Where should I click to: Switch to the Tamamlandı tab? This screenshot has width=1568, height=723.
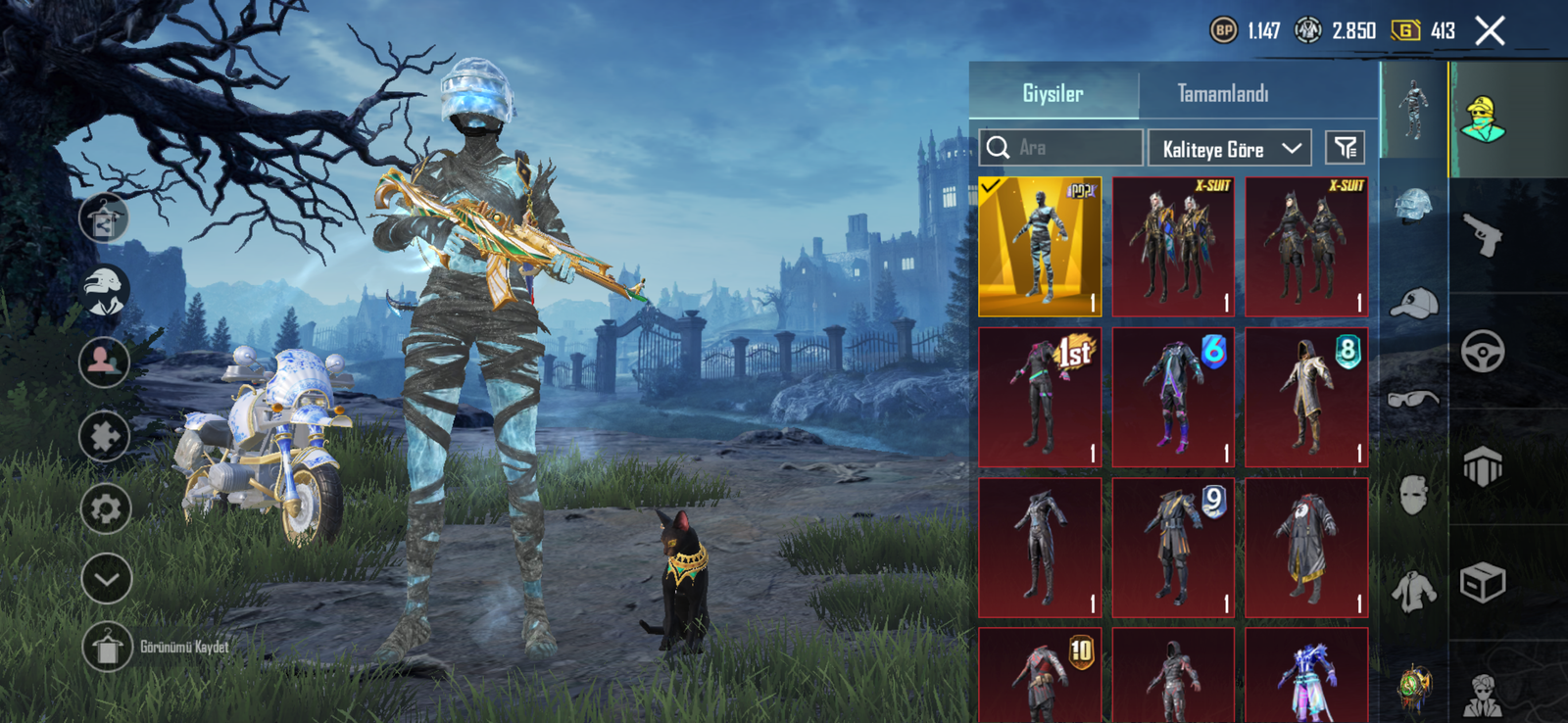click(x=1222, y=94)
